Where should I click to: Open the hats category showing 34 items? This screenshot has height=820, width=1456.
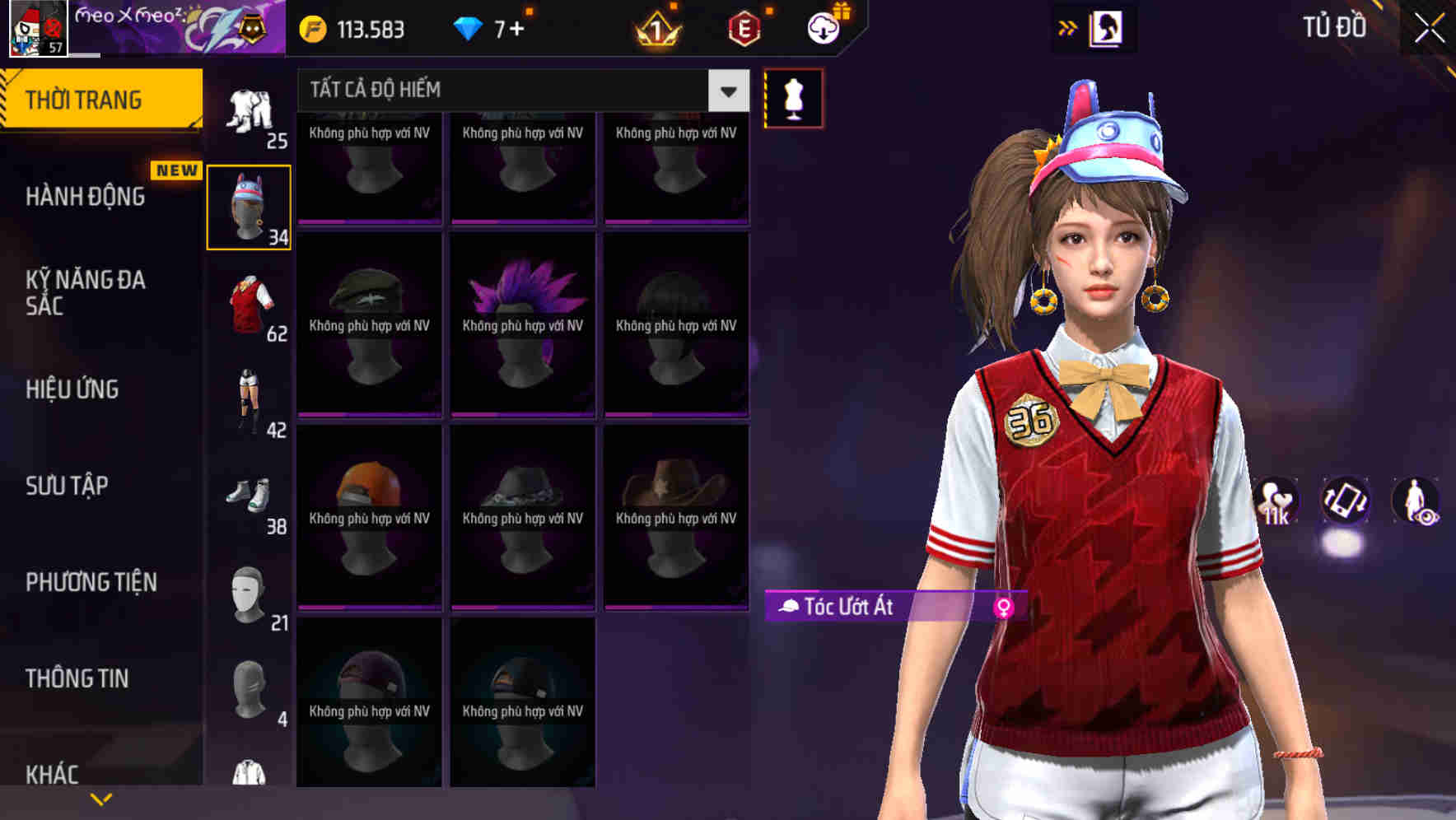pos(248,204)
